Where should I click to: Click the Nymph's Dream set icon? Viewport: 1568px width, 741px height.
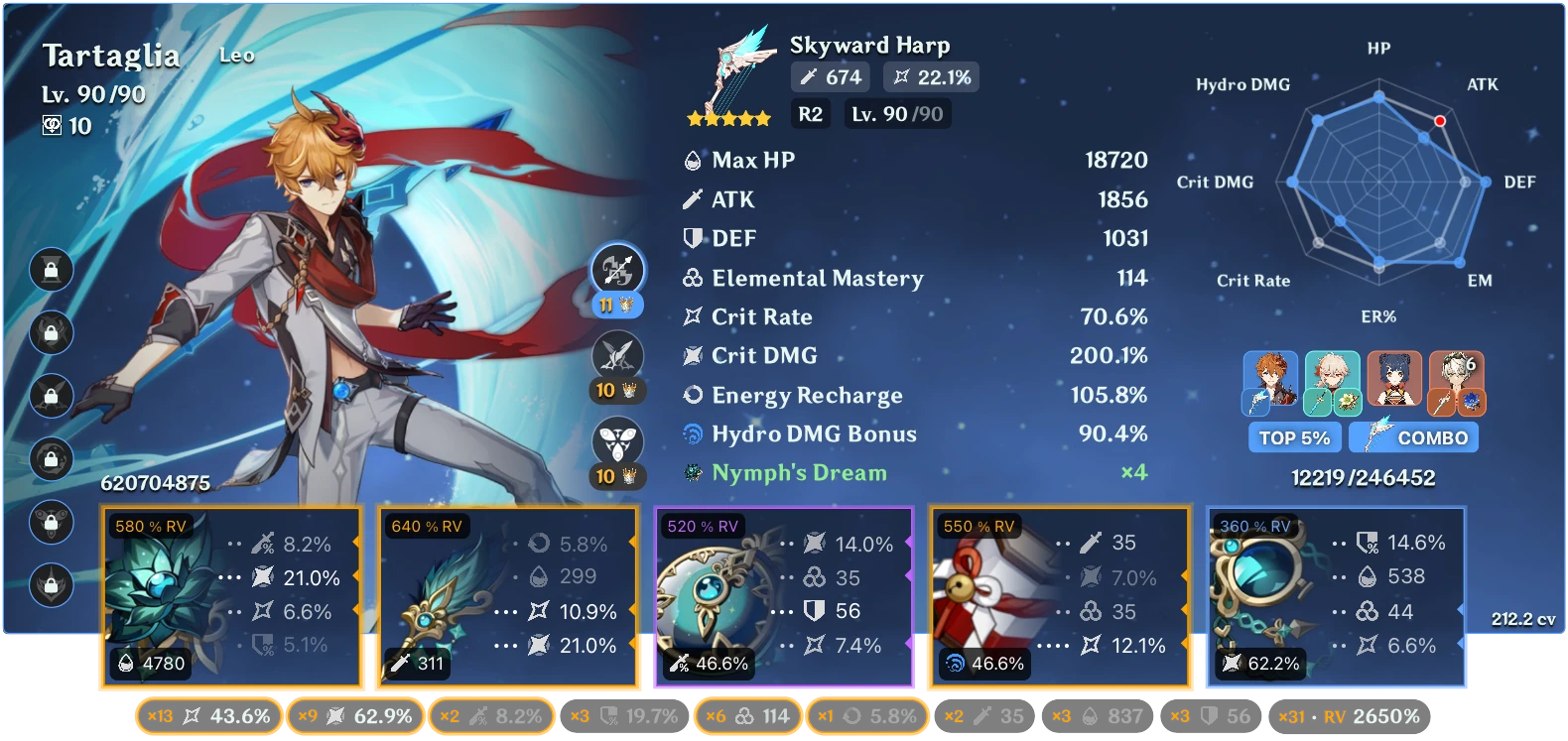694,473
